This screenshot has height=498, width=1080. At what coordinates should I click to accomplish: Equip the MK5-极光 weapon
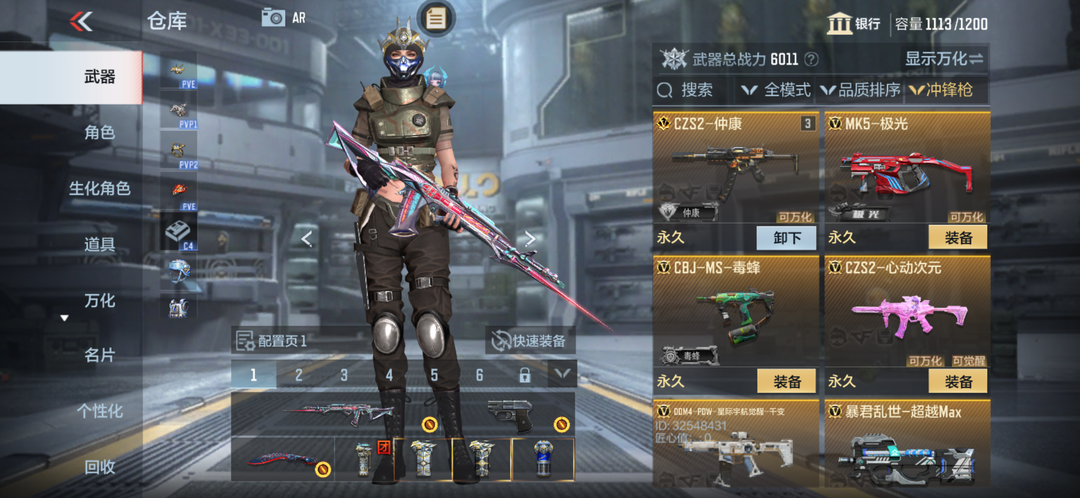958,237
